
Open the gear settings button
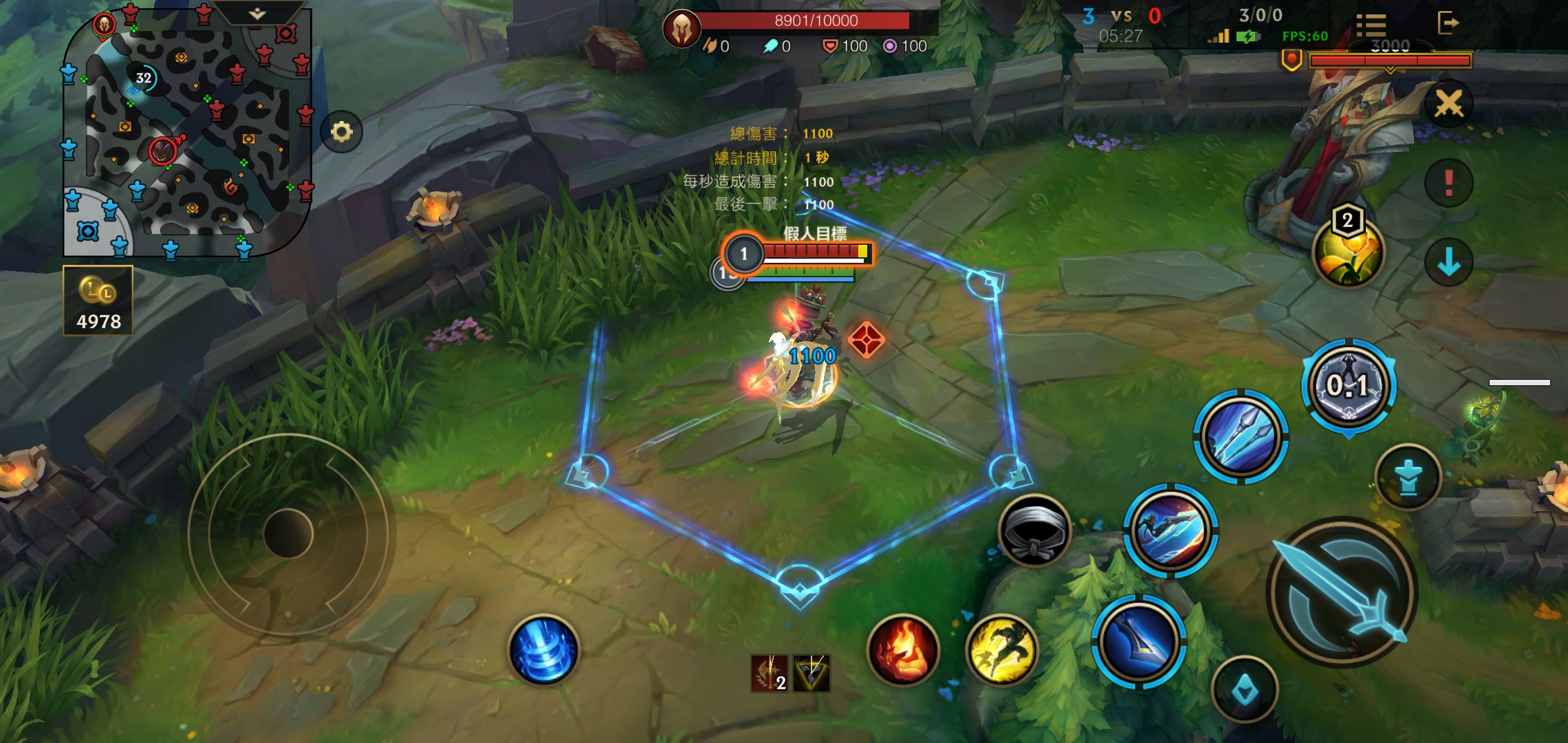pyautogui.click(x=341, y=131)
